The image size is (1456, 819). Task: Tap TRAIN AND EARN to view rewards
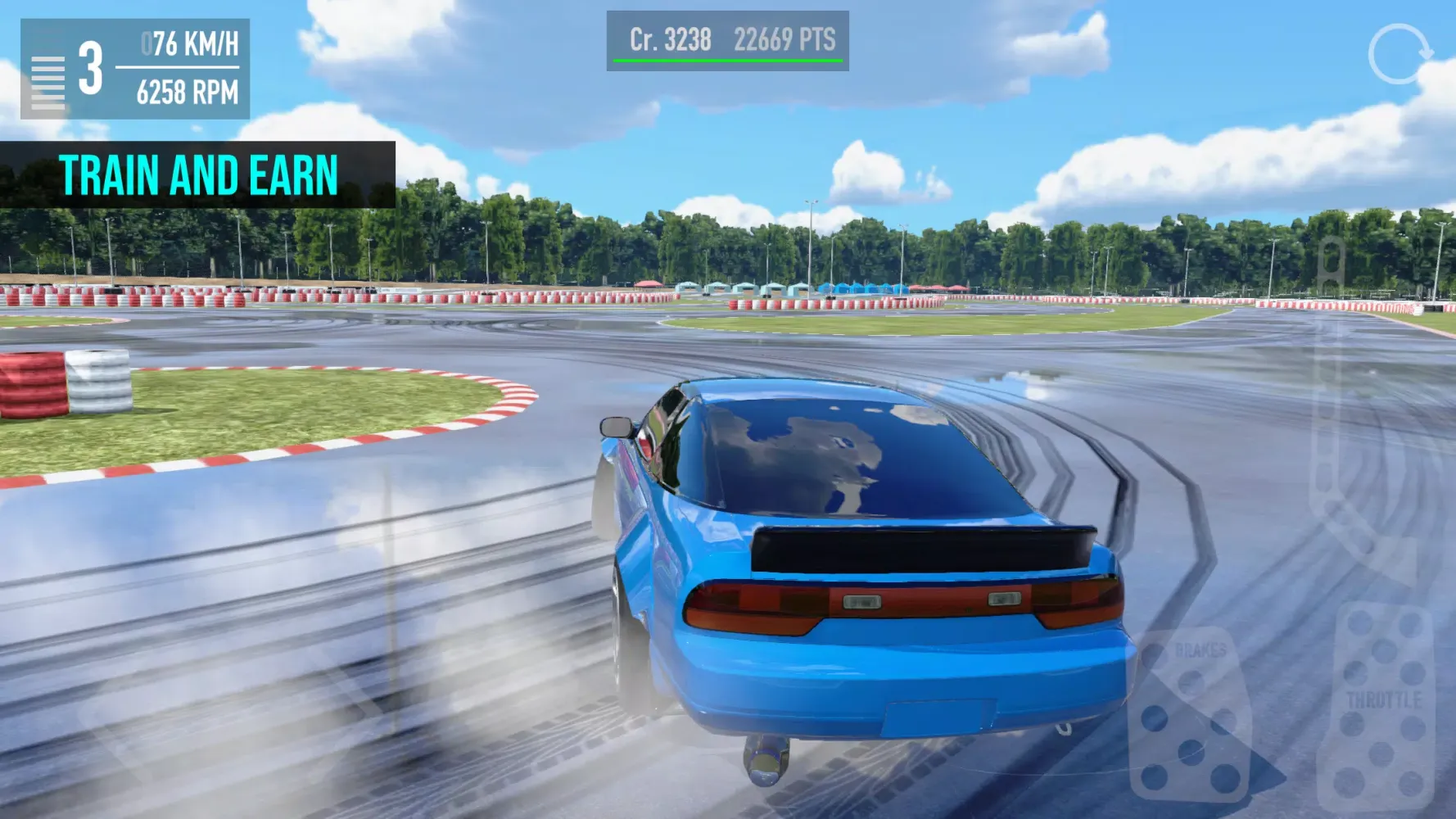tap(200, 172)
